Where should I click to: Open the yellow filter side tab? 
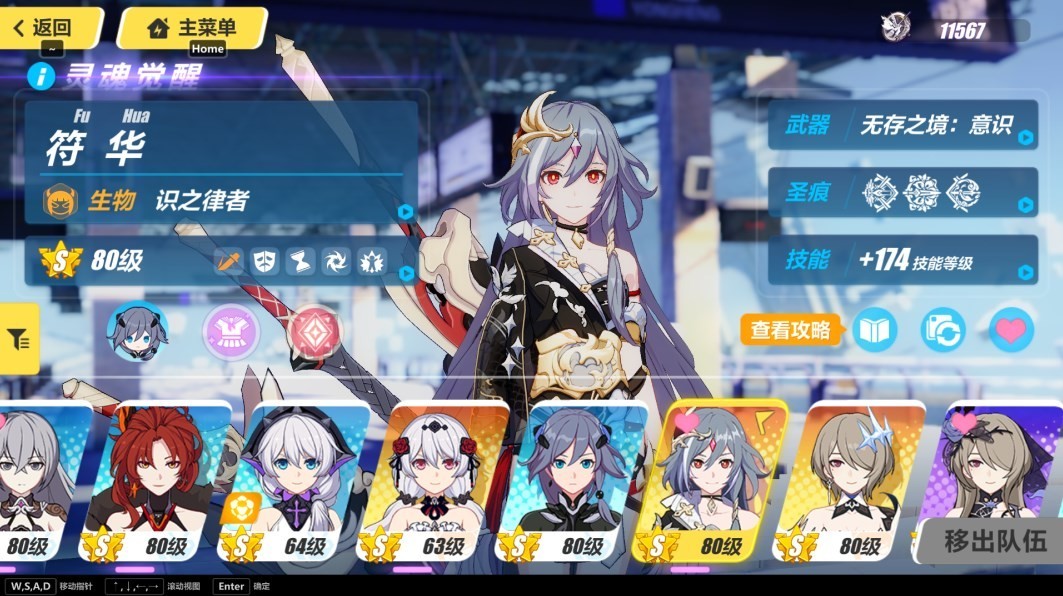19,340
